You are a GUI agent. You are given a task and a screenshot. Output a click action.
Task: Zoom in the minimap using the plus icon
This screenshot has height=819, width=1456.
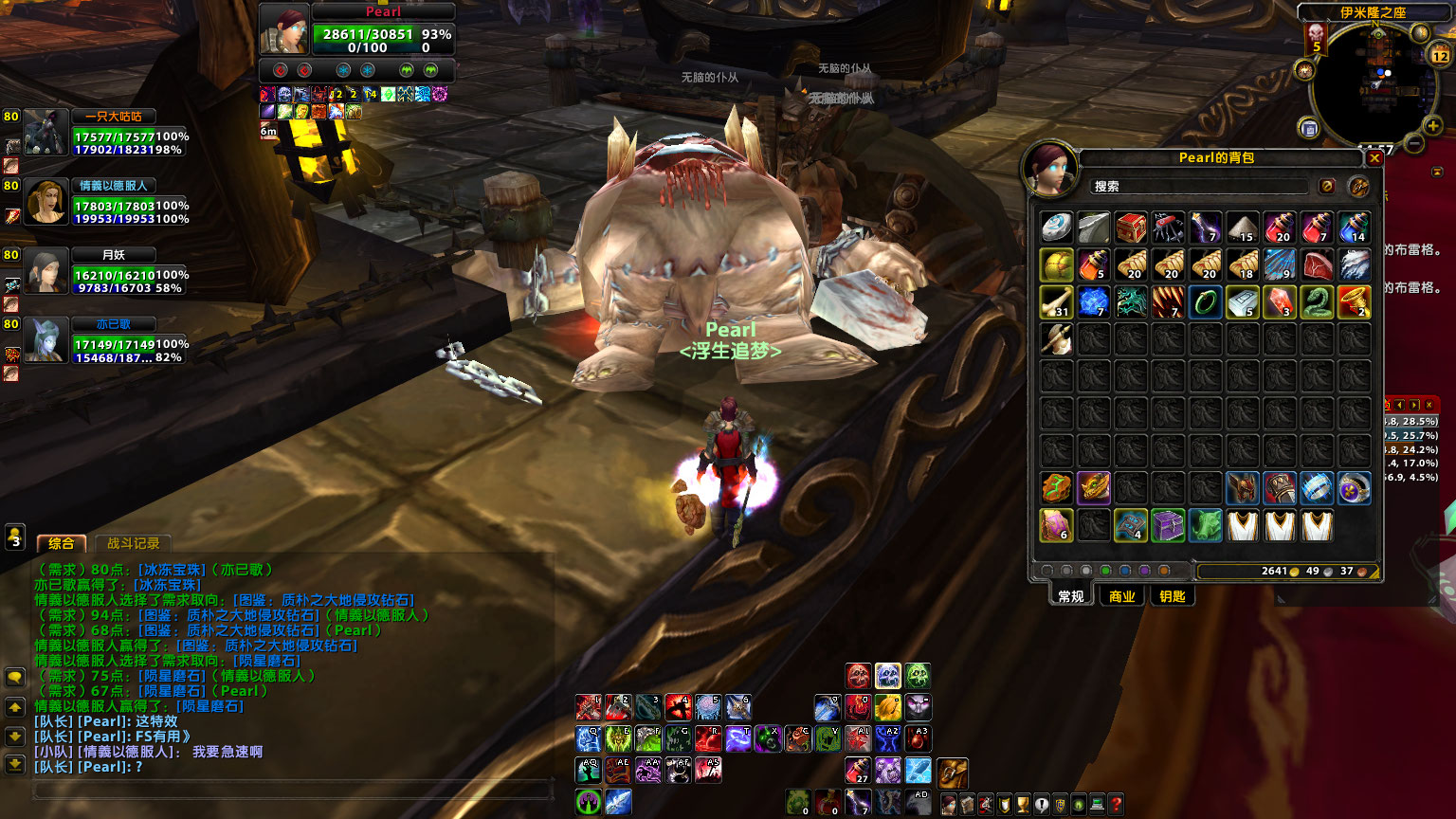(x=1432, y=125)
